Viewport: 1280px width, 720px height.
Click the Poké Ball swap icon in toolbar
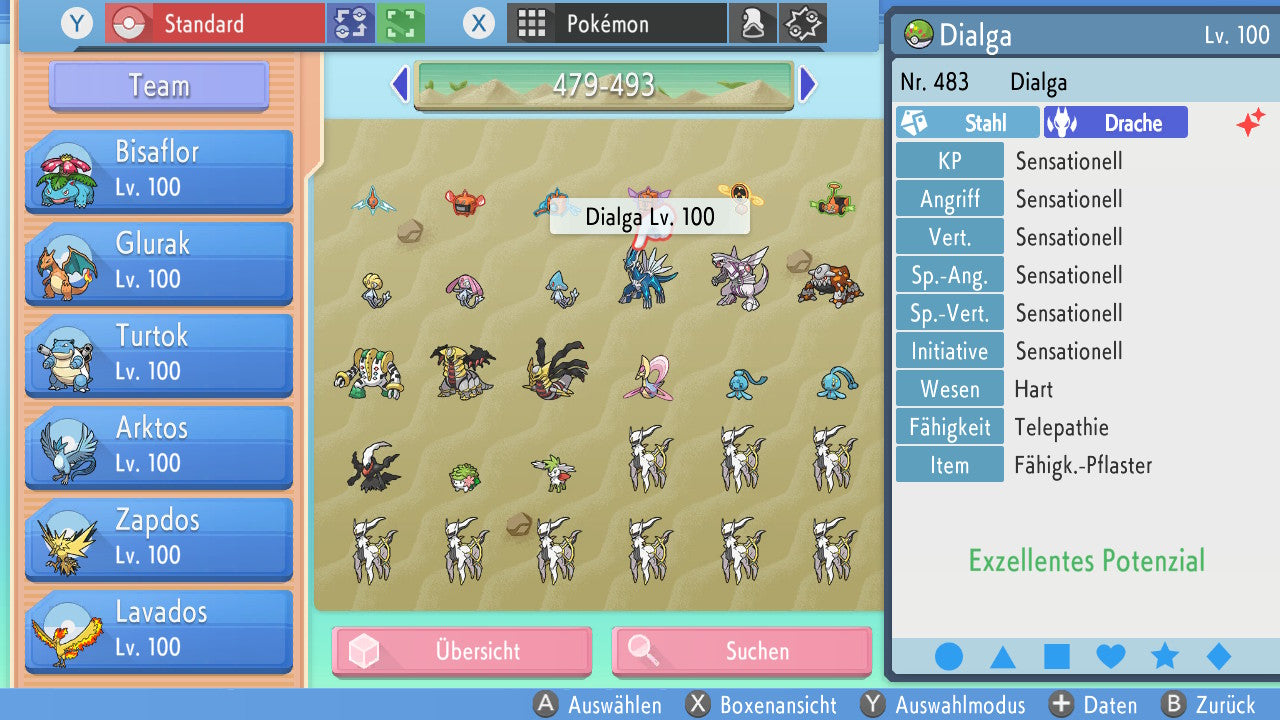click(x=350, y=23)
